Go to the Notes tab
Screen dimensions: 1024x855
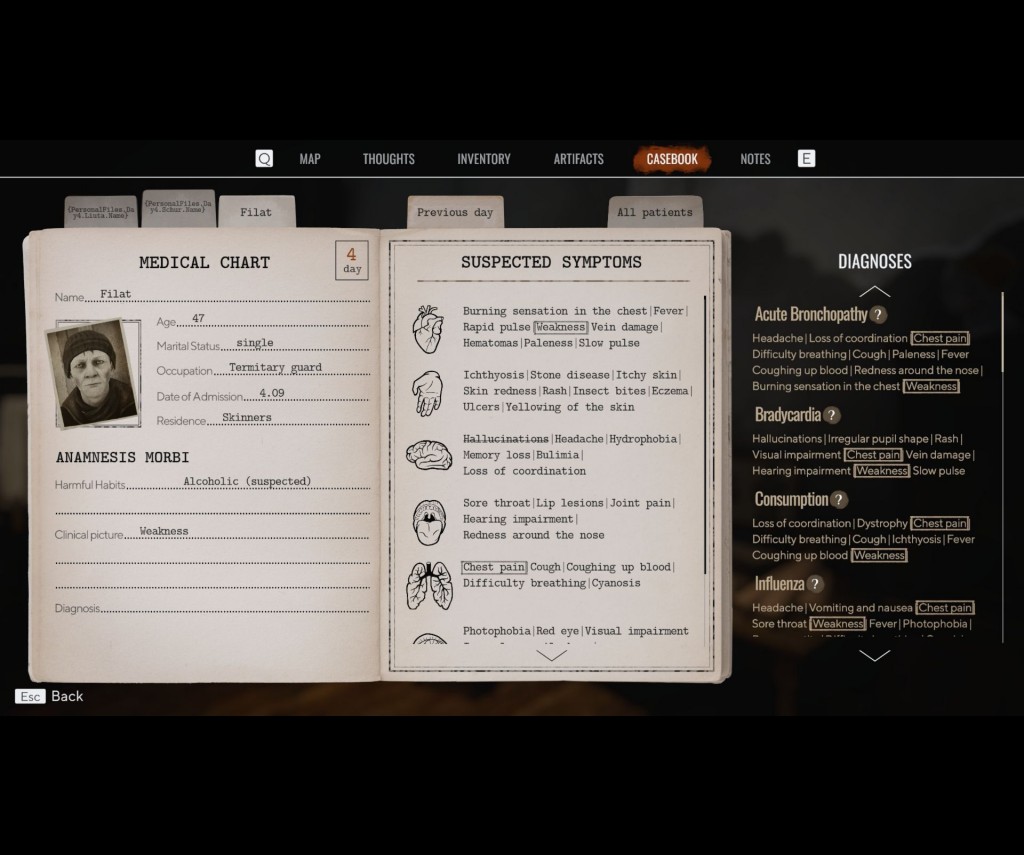(x=755, y=159)
